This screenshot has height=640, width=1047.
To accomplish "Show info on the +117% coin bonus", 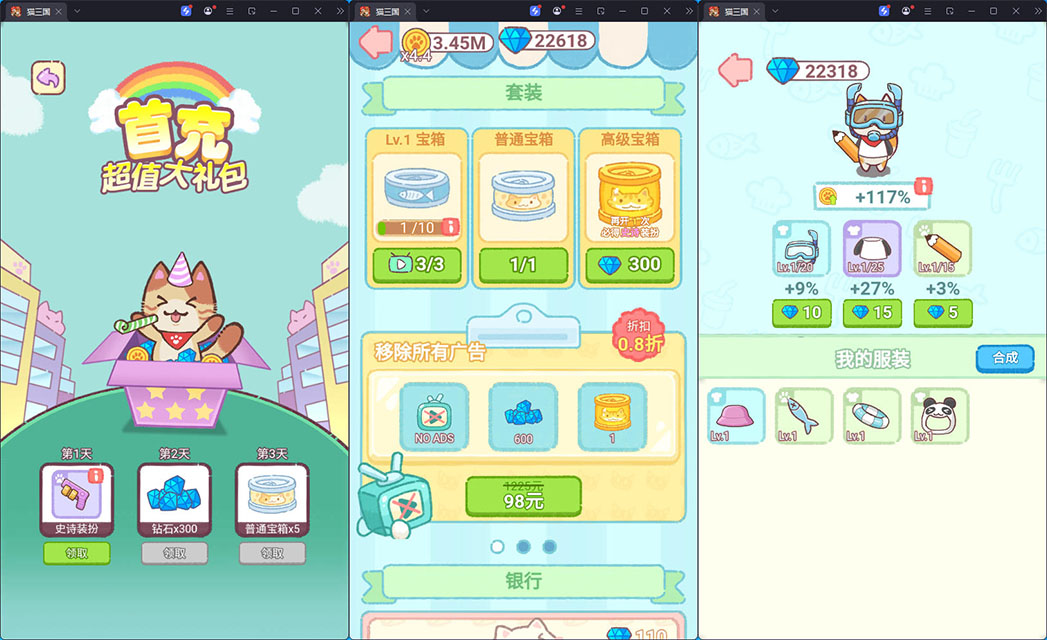I will pos(925,187).
